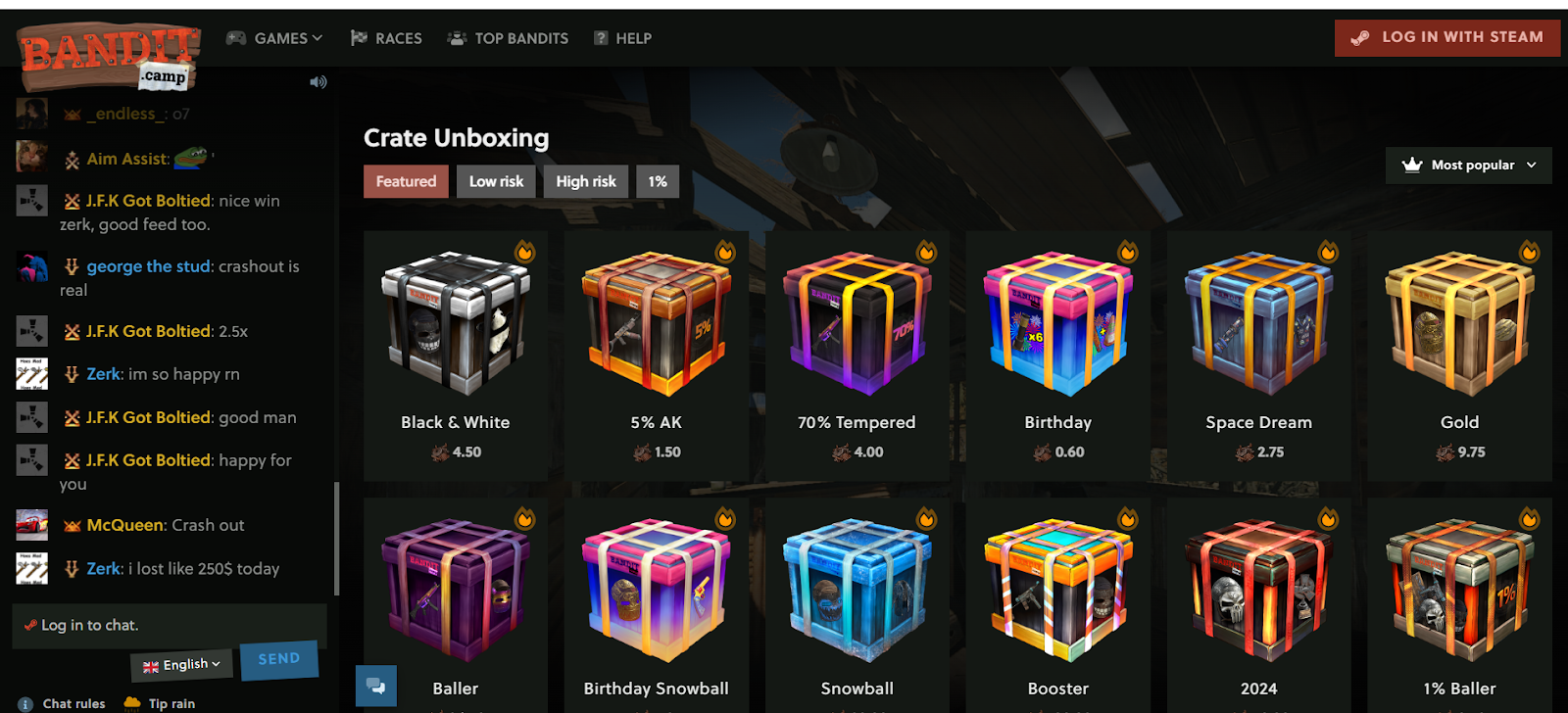The height and width of the screenshot is (713, 1568).
Task: Toggle the chat sound speaker icon
Action: pos(318,82)
